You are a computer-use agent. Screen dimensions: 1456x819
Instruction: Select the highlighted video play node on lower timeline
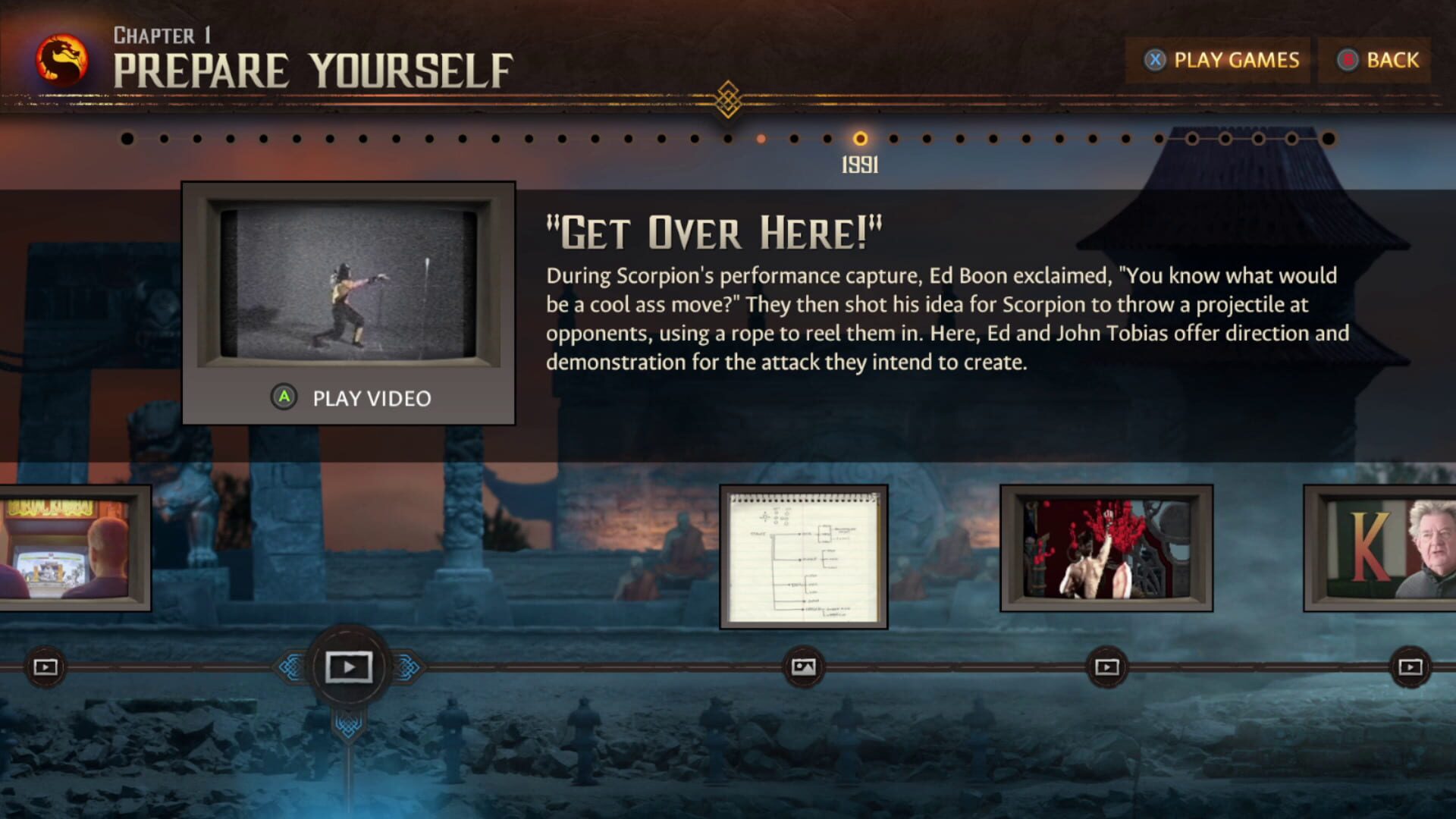pos(349,667)
